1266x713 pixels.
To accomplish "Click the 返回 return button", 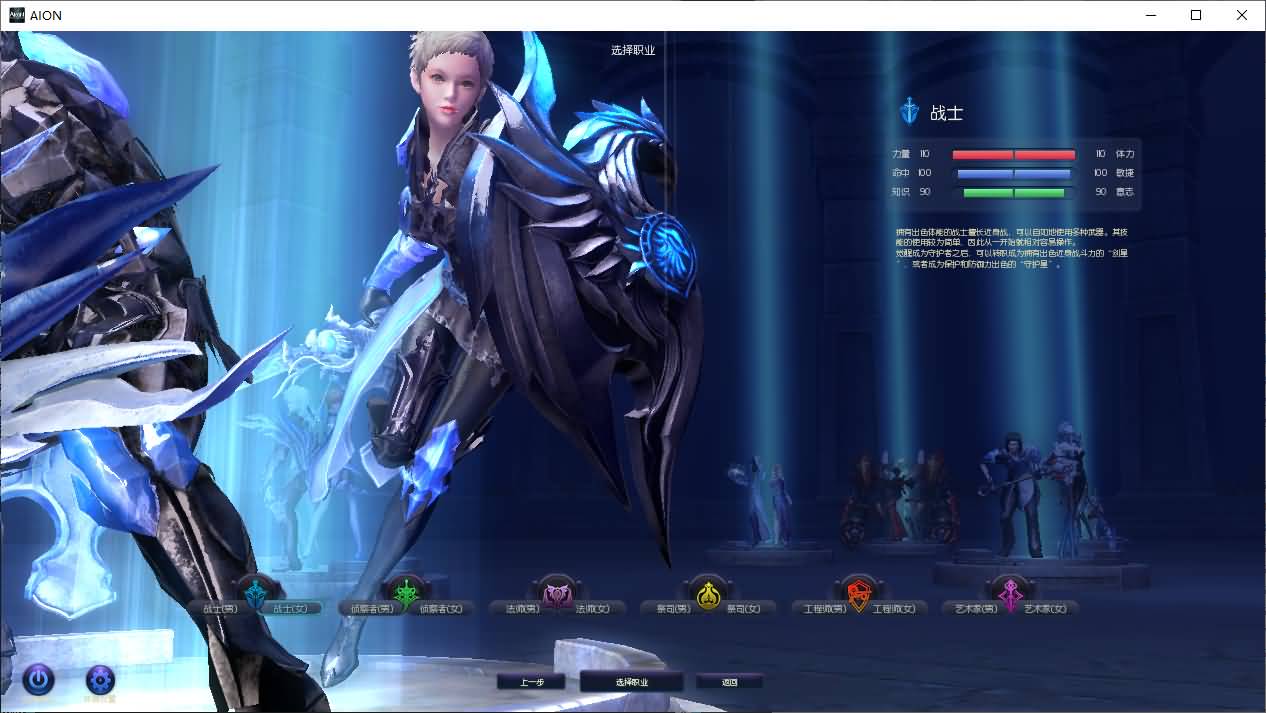I will tap(730, 682).
